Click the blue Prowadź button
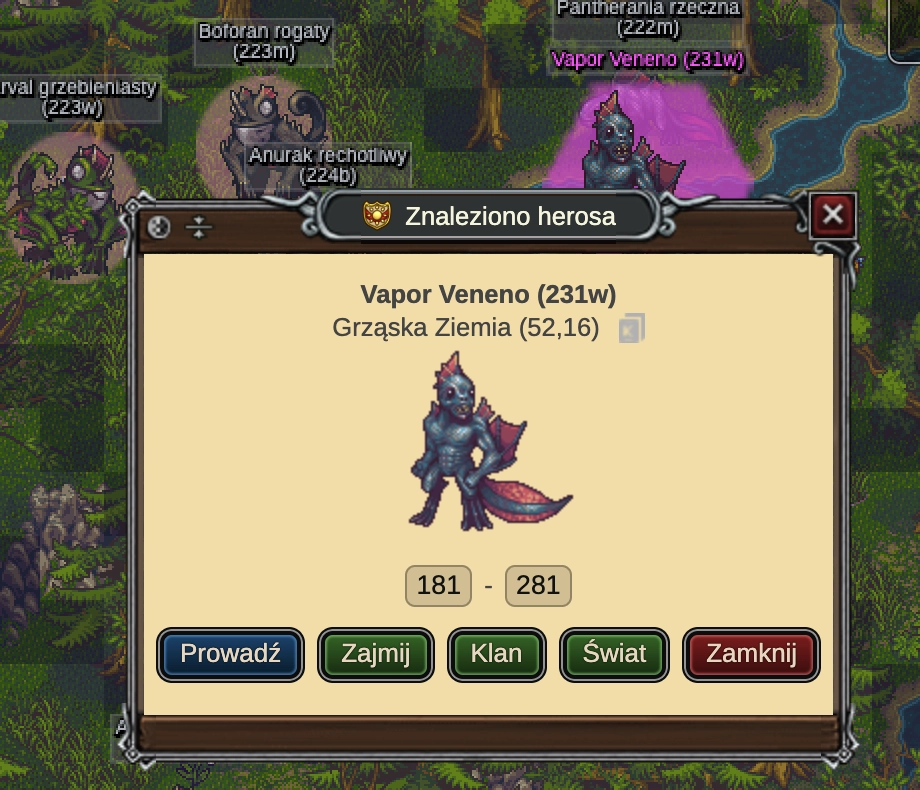The height and width of the screenshot is (790, 920). pyautogui.click(x=230, y=654)
